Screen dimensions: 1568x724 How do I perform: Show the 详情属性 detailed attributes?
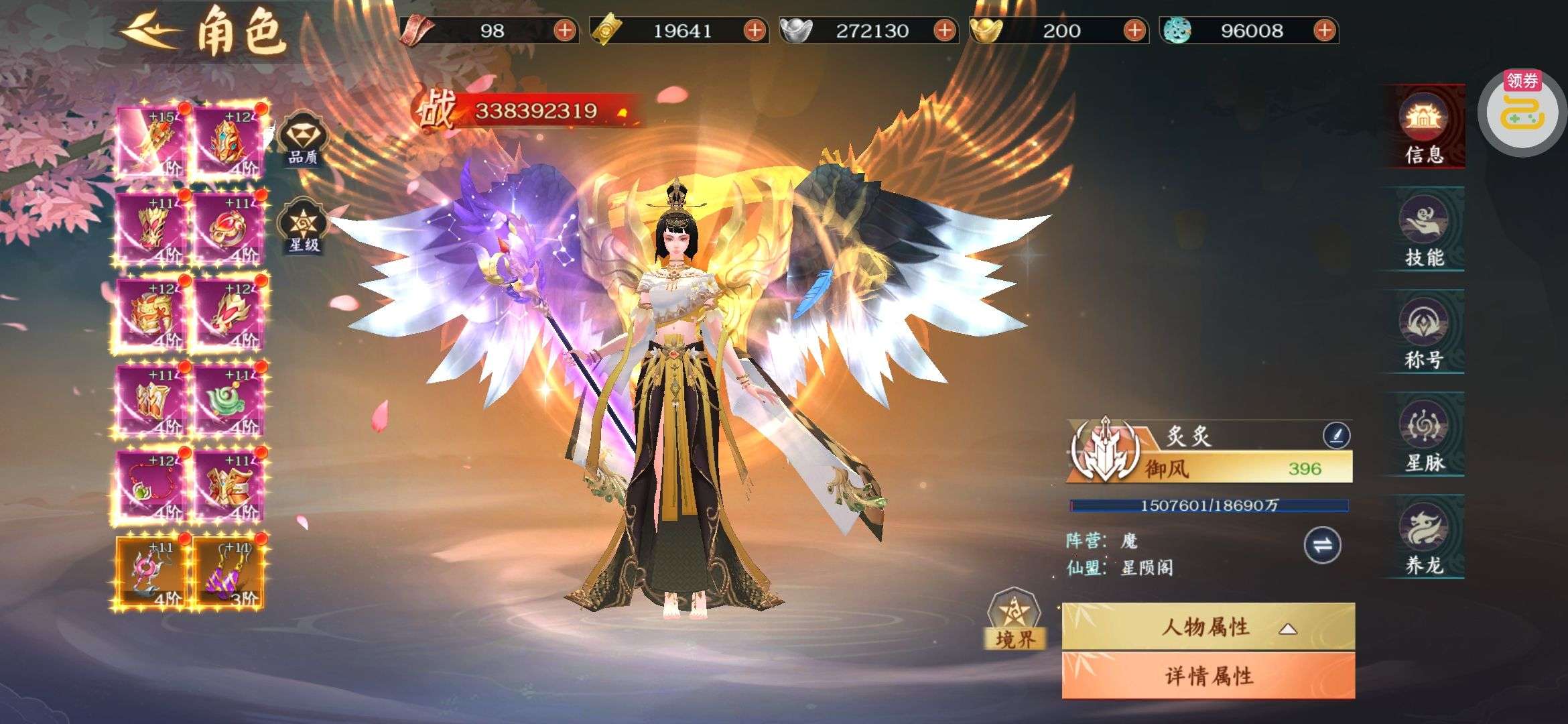click(1207, 676)
